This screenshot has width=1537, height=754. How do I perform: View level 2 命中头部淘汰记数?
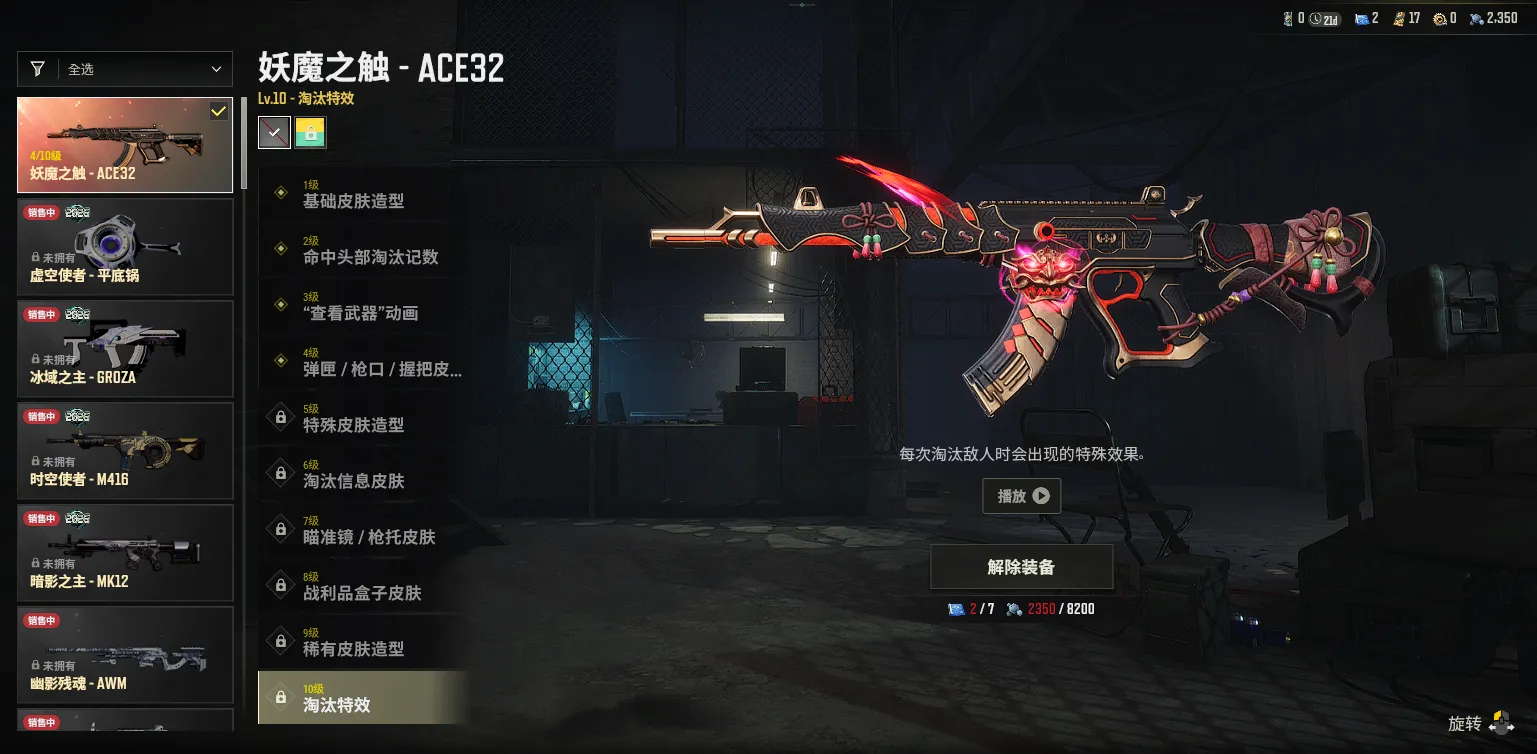click(360, 250)
